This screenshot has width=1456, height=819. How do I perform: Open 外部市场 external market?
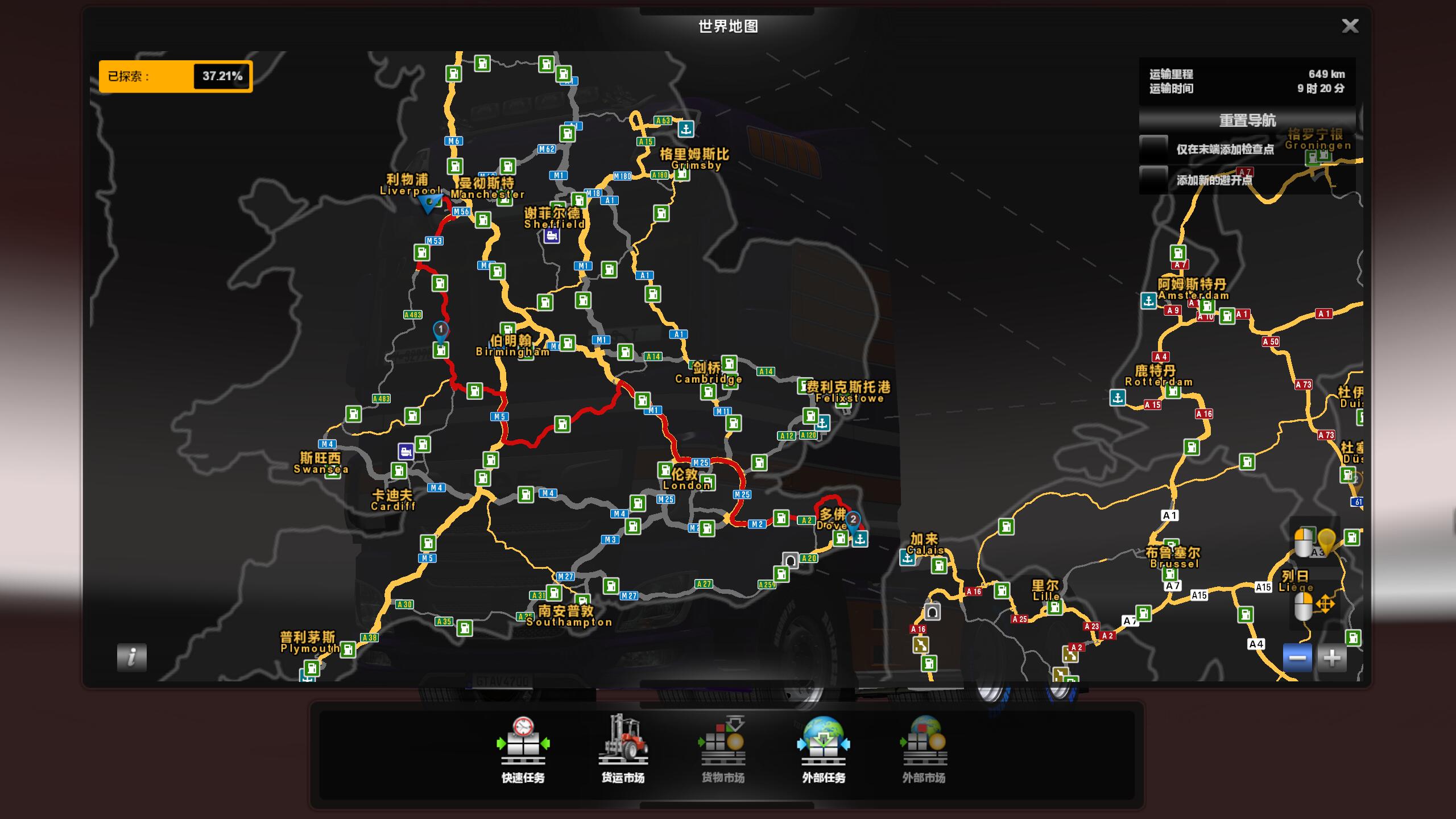tap(924, 750)
